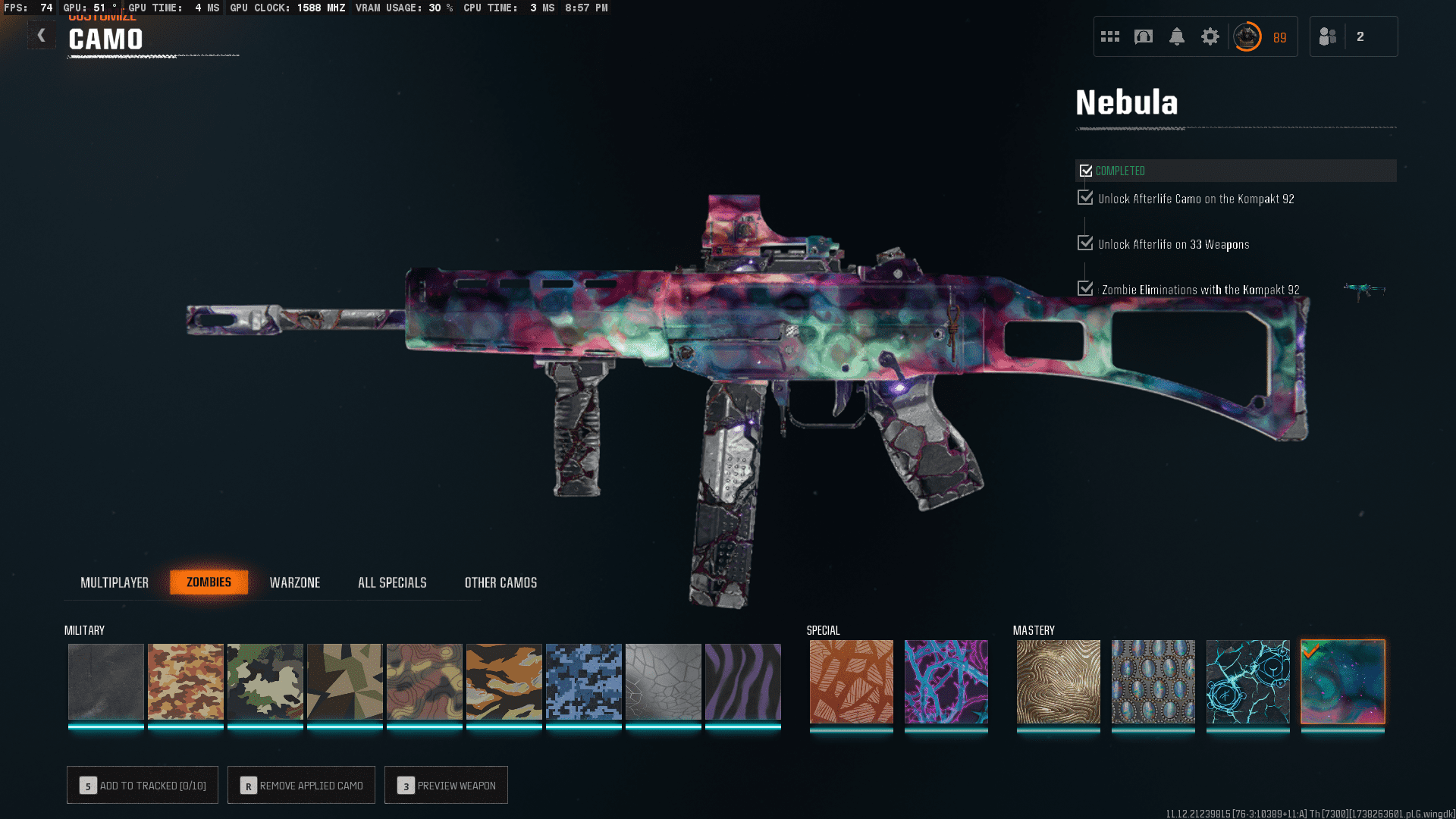The width and height of the screenshot is (1456, 819).
Task: Choose the opal gem mastery camo
Action: (x=1153, y=681)
